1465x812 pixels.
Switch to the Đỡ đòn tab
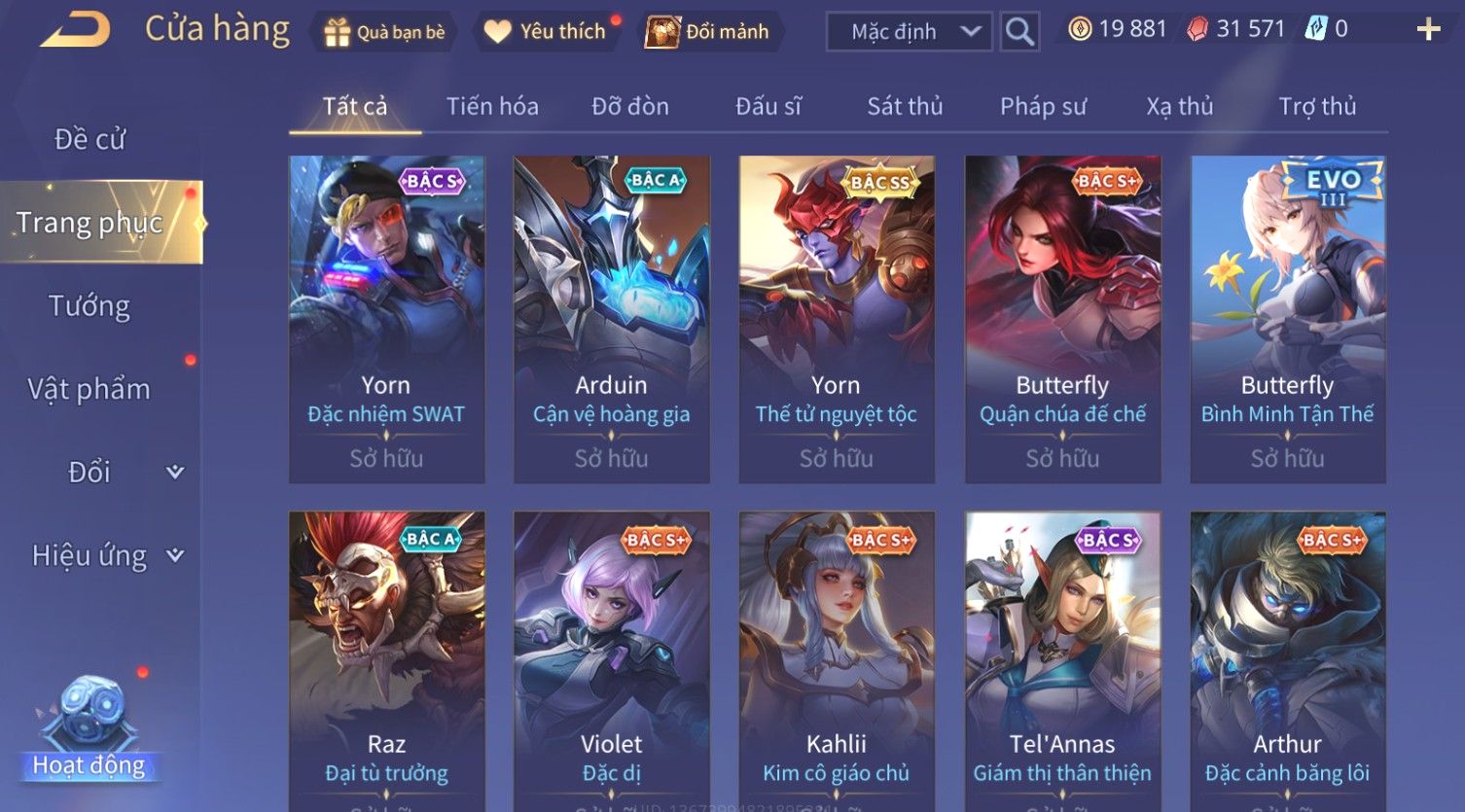click(x=630, y=106)
